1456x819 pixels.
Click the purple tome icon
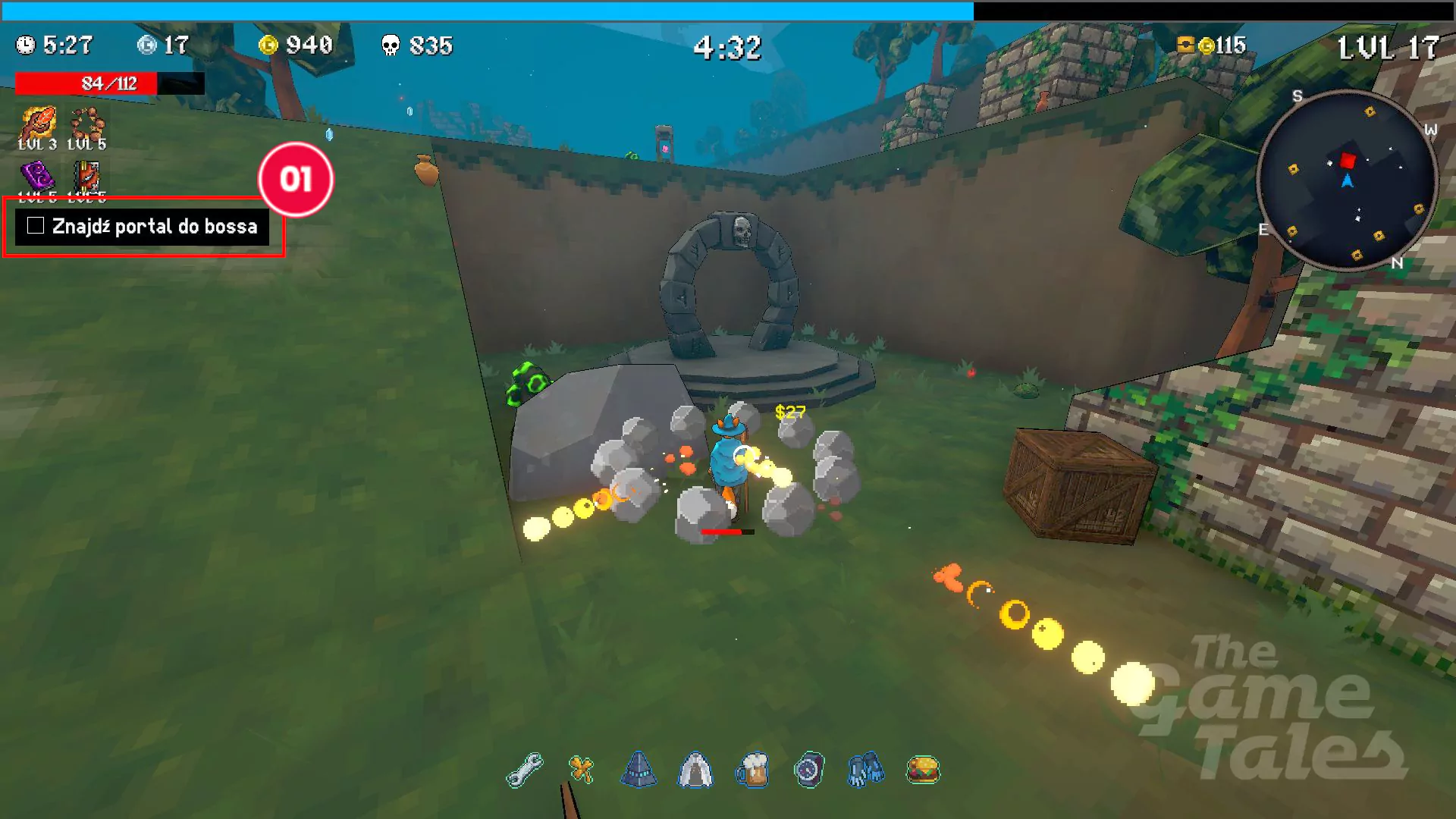tap(38, 176)
